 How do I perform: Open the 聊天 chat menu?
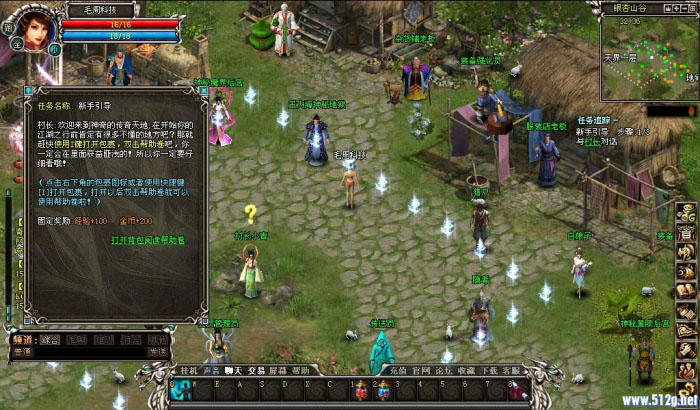tap(235, 370)
